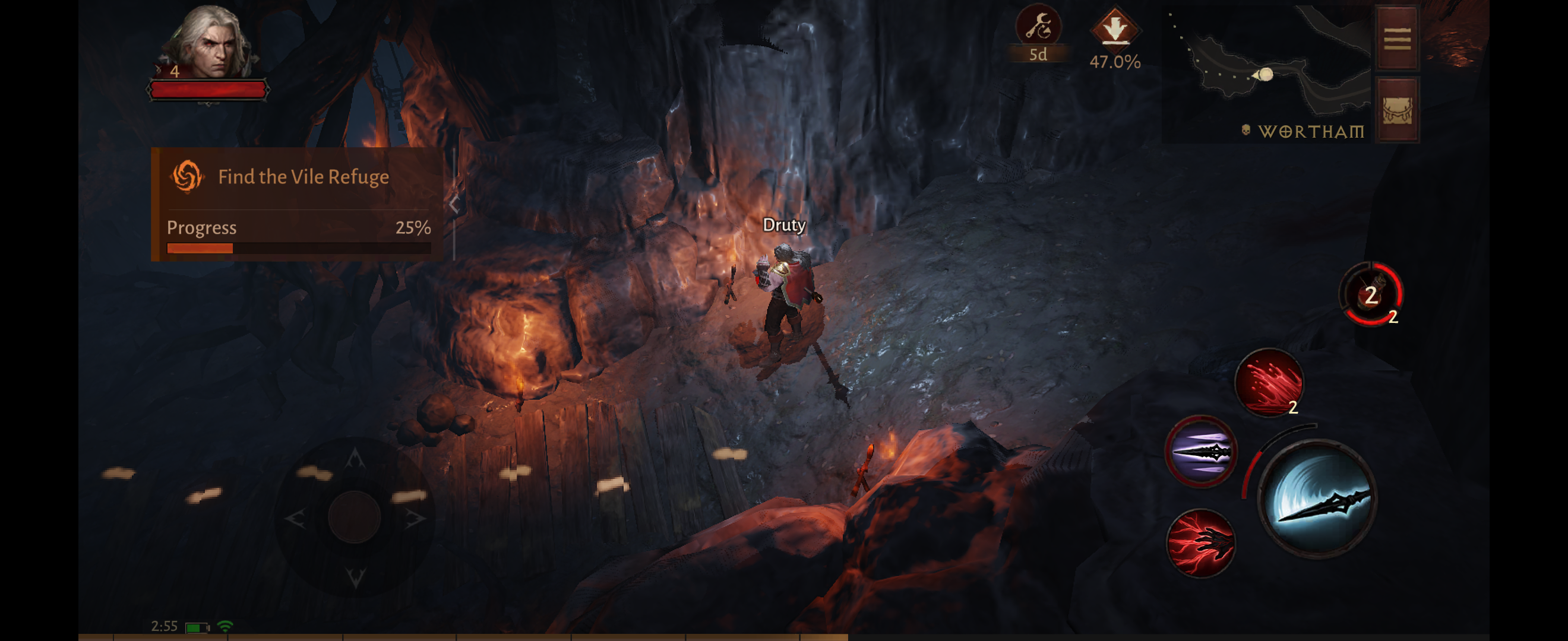Screen dimensions: 1568x641
Task: Collapse the quest tracker panel arrow
Action: coord(454,205)
